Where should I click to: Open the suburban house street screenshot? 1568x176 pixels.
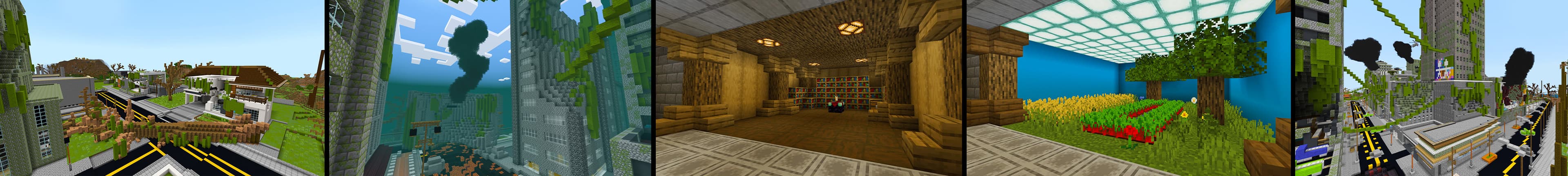[161, 88]
